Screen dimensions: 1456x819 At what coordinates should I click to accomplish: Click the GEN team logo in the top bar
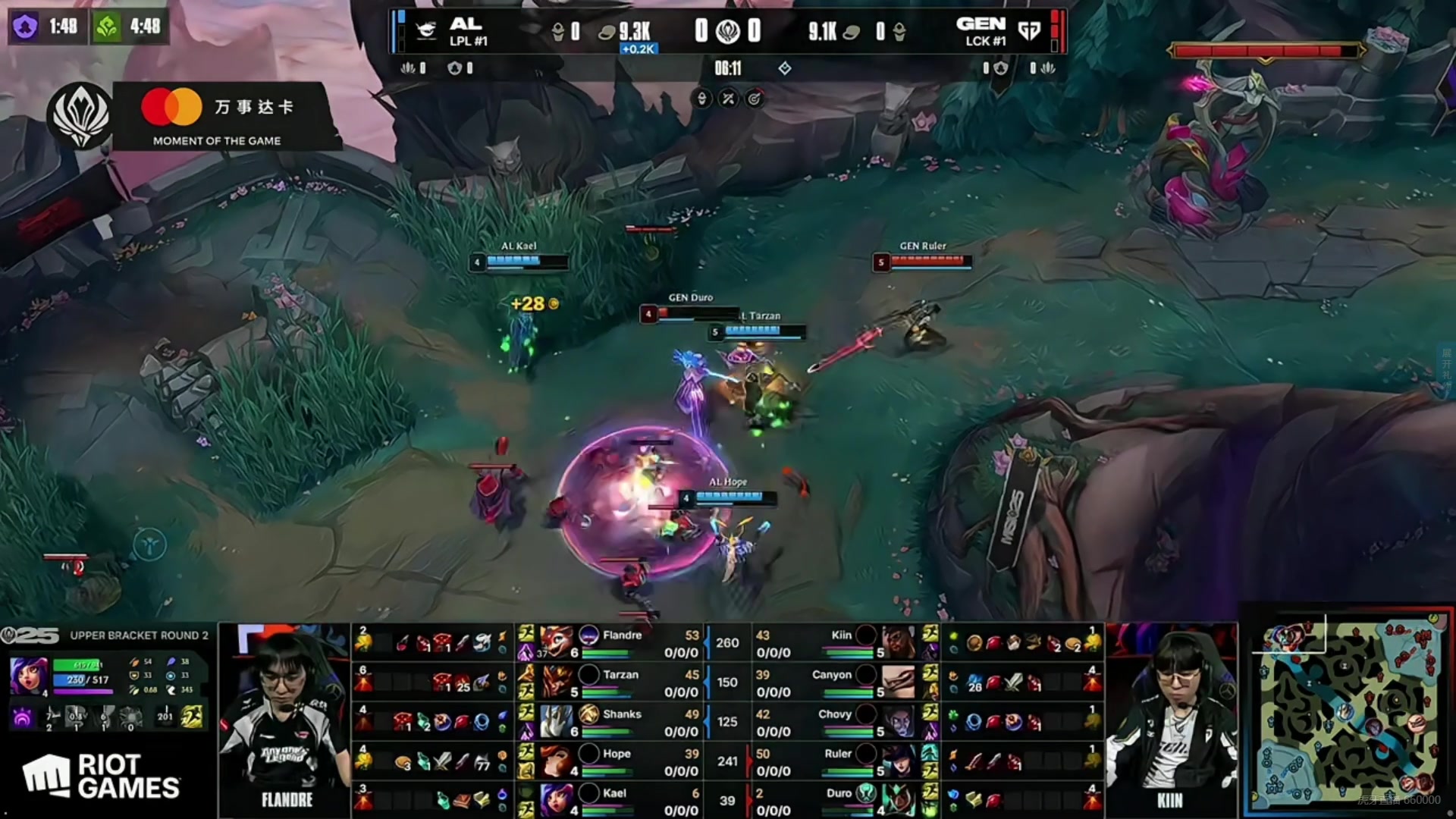tap(1029, 31)
